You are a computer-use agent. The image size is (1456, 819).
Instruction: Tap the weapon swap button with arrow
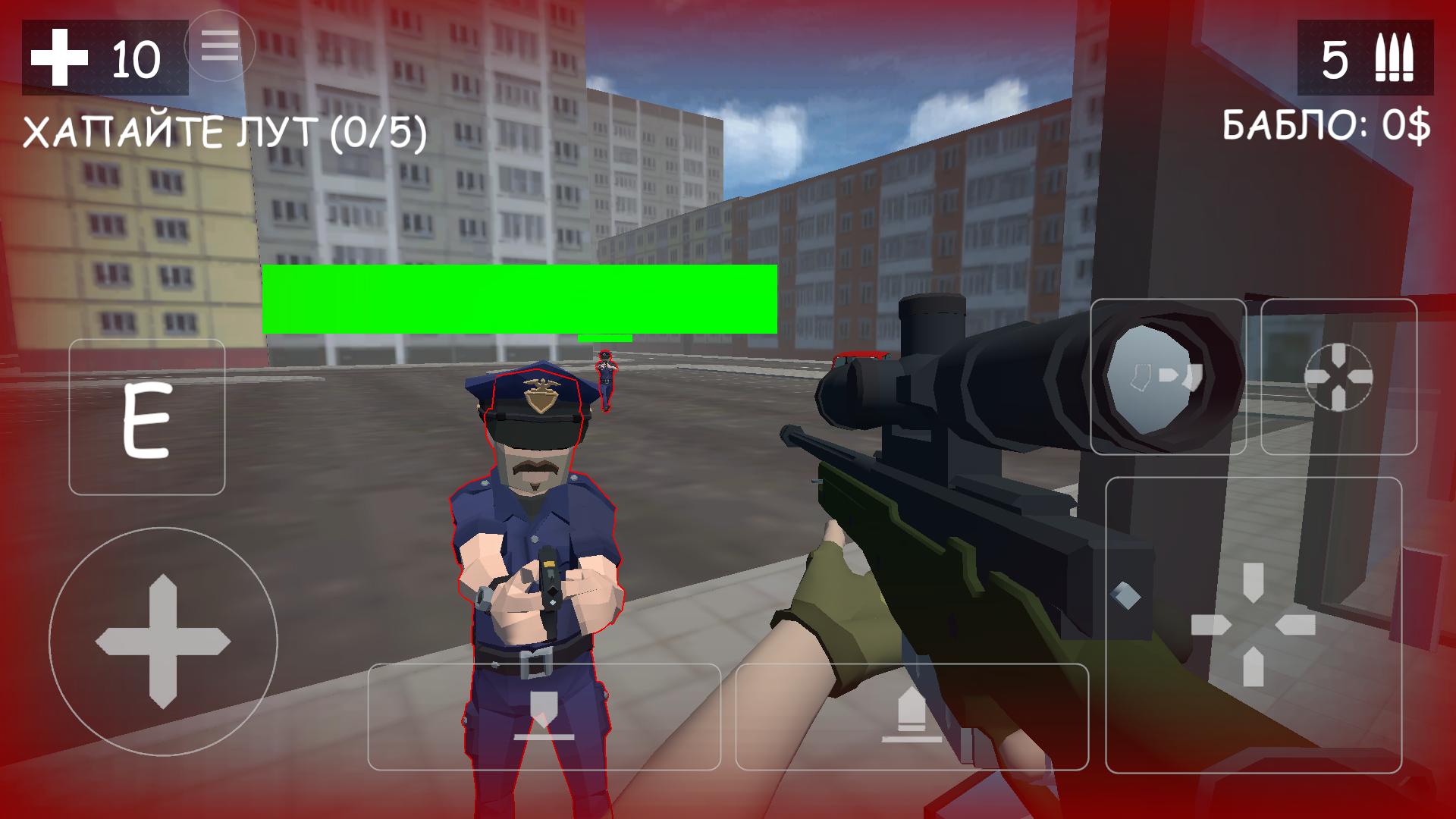pos(1168,377)
